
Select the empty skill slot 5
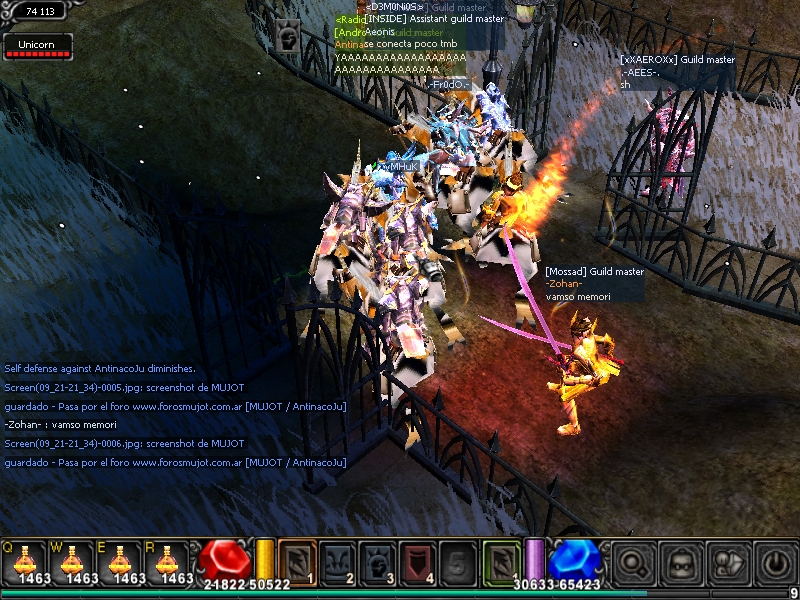pyautogui.click(x=457, y=561)
